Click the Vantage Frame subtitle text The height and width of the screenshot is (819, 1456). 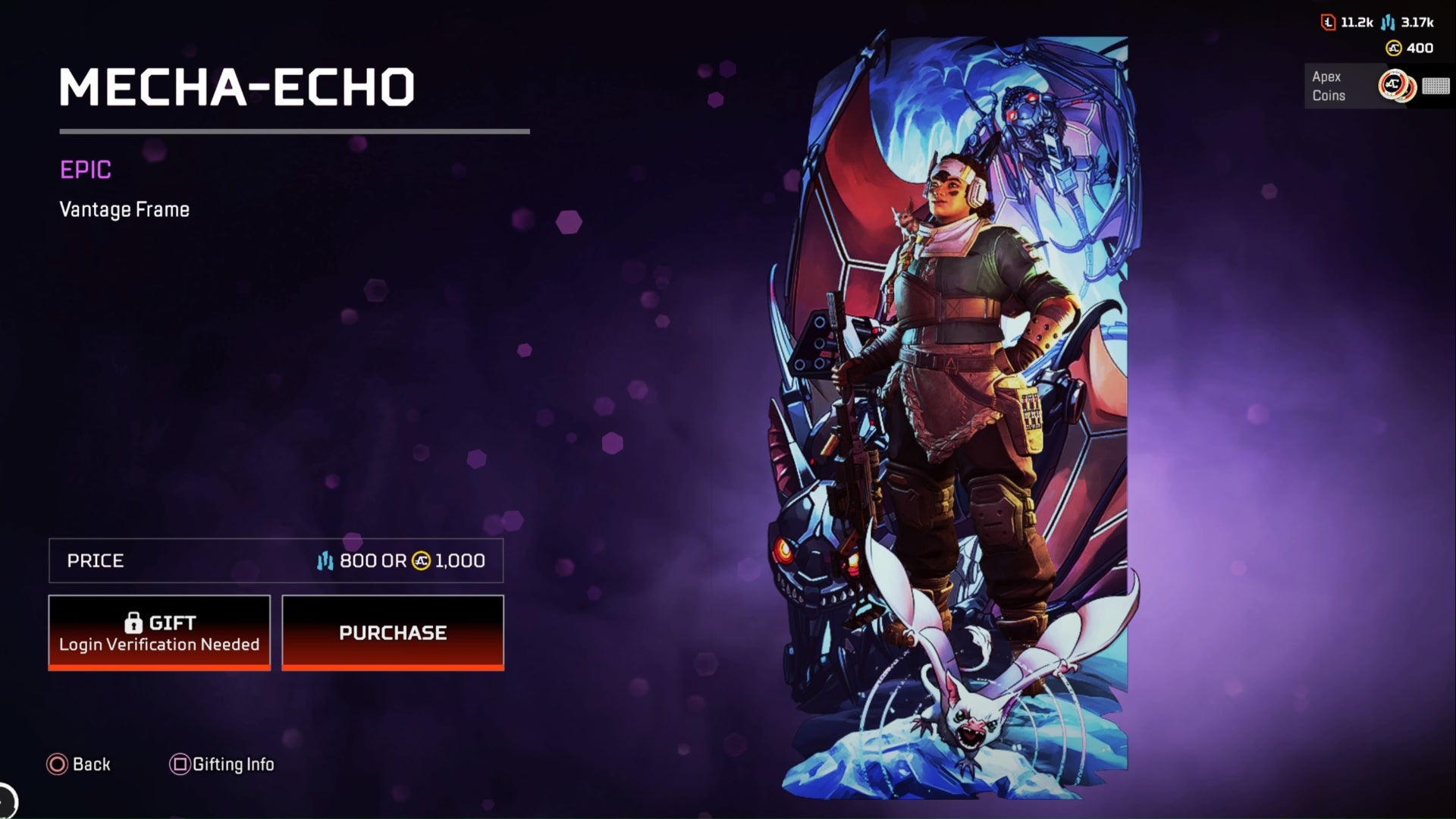tap(124, 209)
